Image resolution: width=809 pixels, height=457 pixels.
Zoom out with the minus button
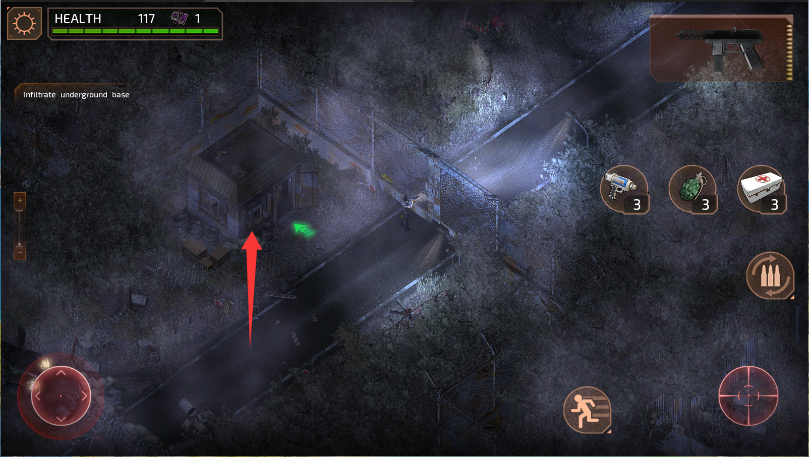click(x=20, y=252)
